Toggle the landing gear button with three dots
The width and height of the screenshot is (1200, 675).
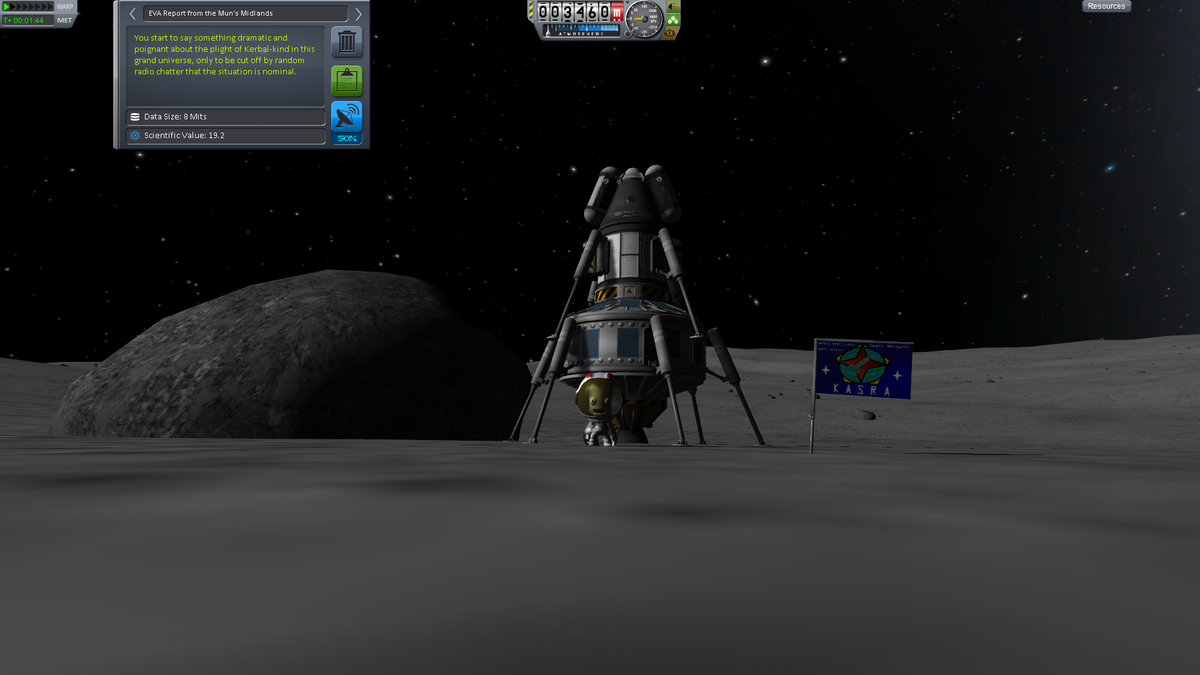(x=672, y=19)
